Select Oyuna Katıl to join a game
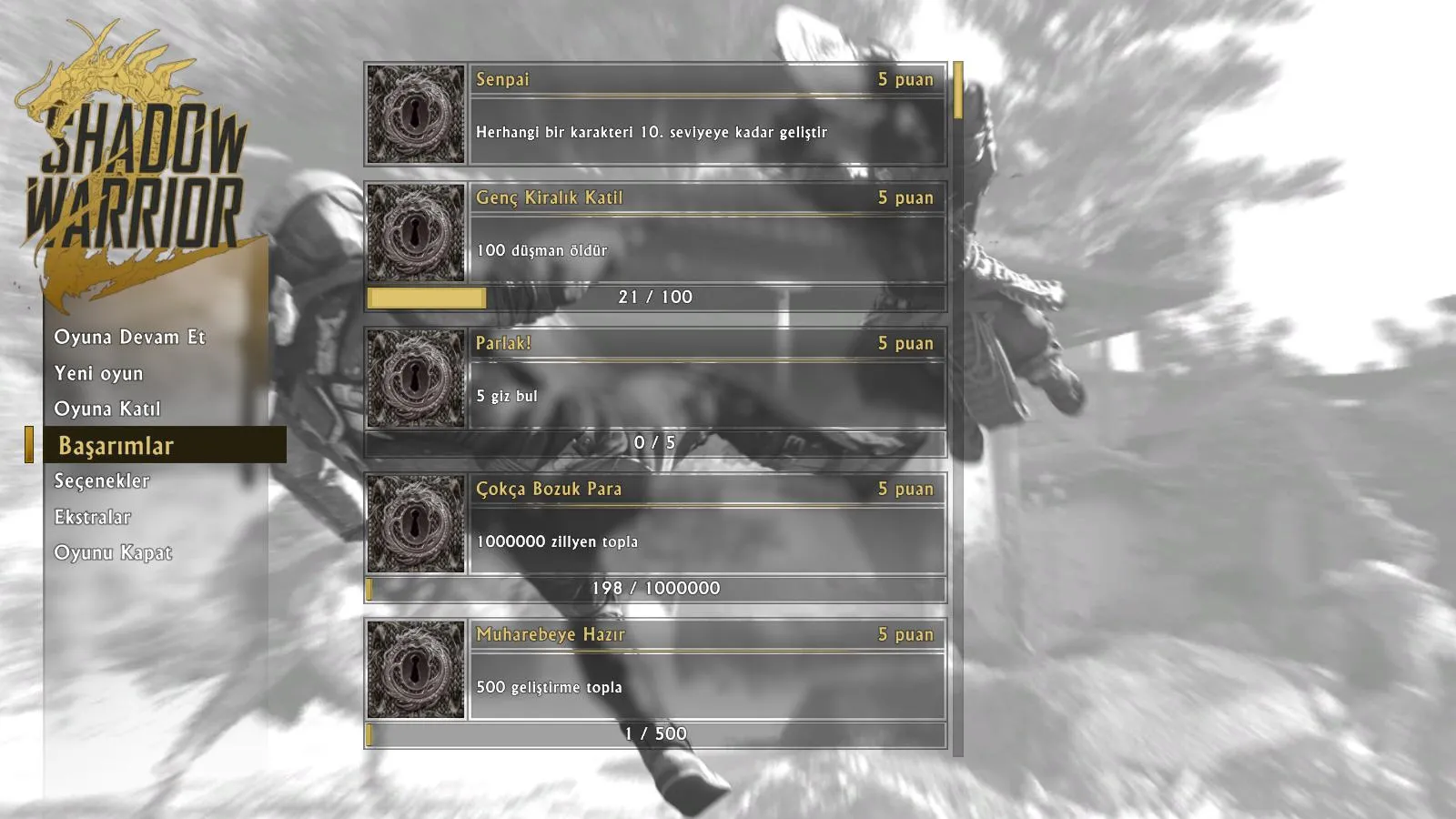The height and width of the screenshot is (819, 1456). 107,409
